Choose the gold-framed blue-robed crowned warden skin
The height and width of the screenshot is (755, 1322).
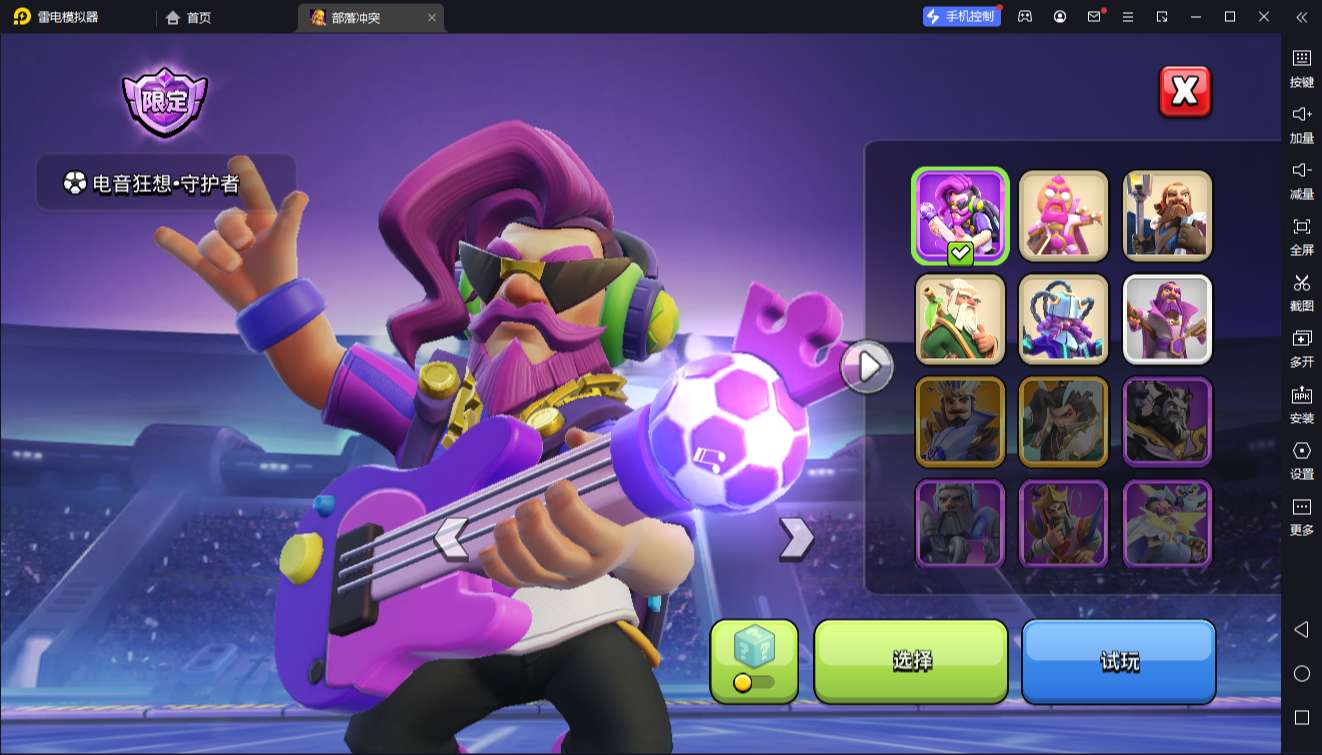pos(960,422)
